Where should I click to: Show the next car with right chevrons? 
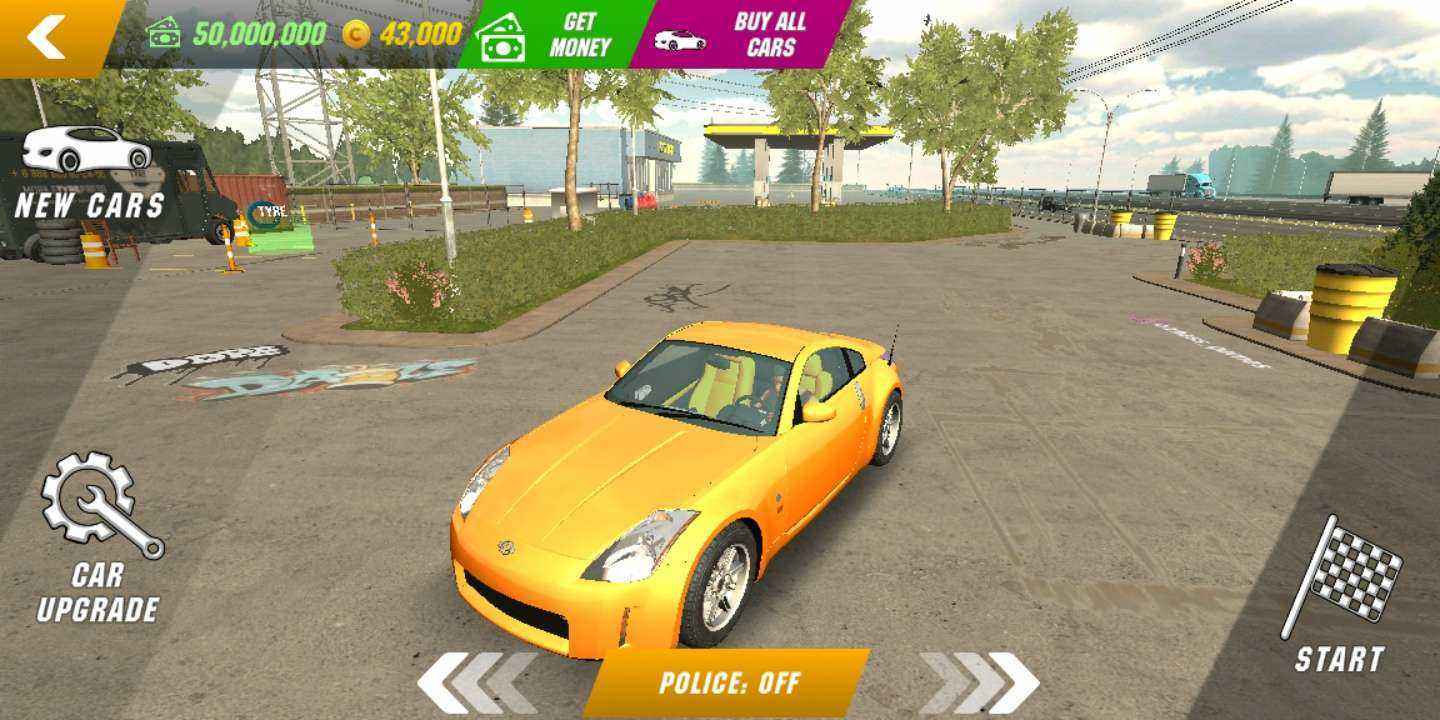click(x=979, y=683)
